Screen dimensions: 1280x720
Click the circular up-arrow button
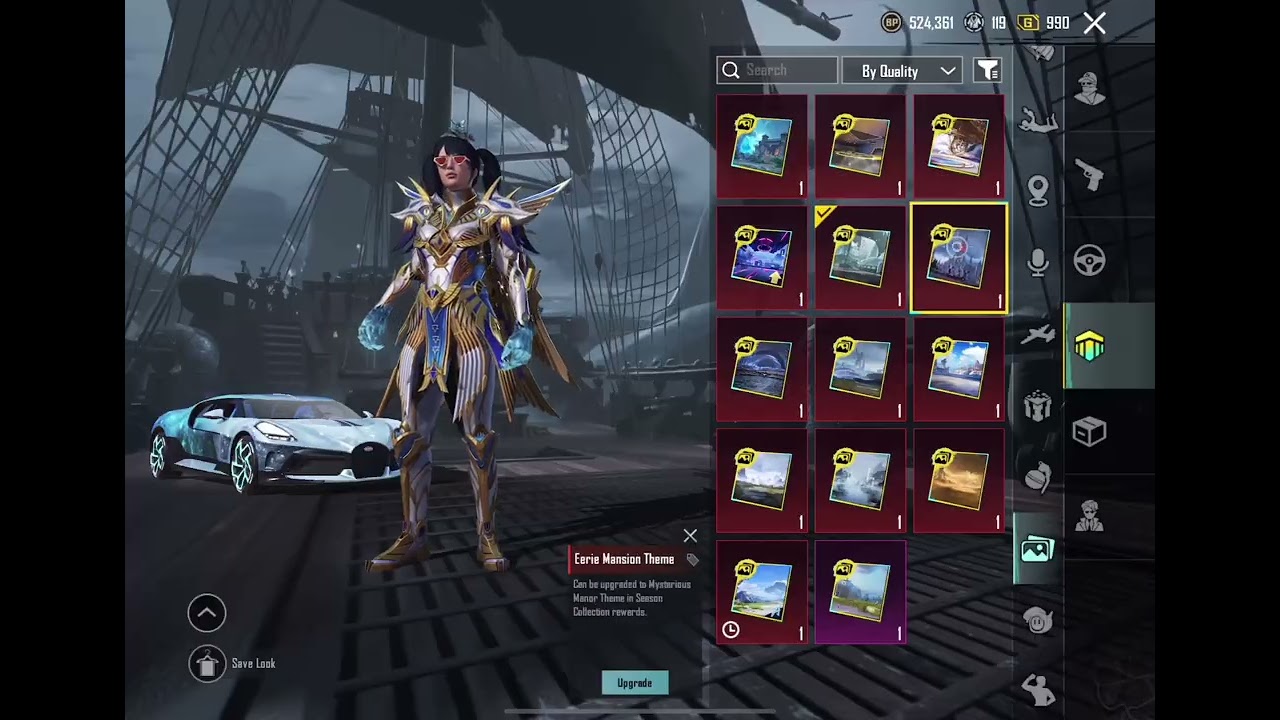[x=207, y=613]
